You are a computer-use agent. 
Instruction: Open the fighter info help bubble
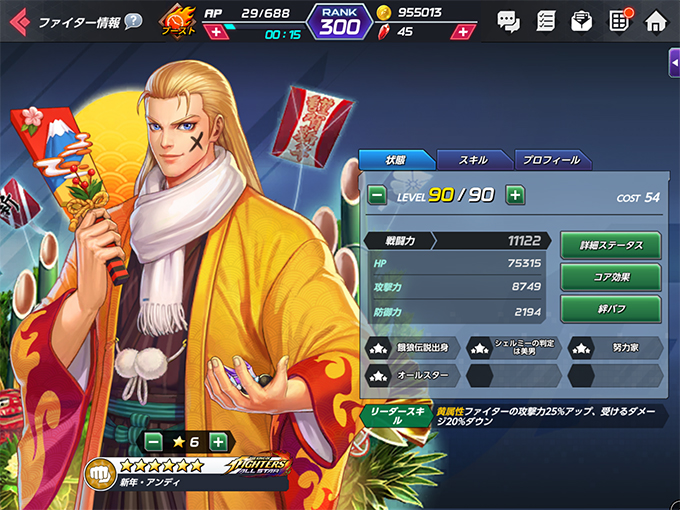click(x=133, y=21)
